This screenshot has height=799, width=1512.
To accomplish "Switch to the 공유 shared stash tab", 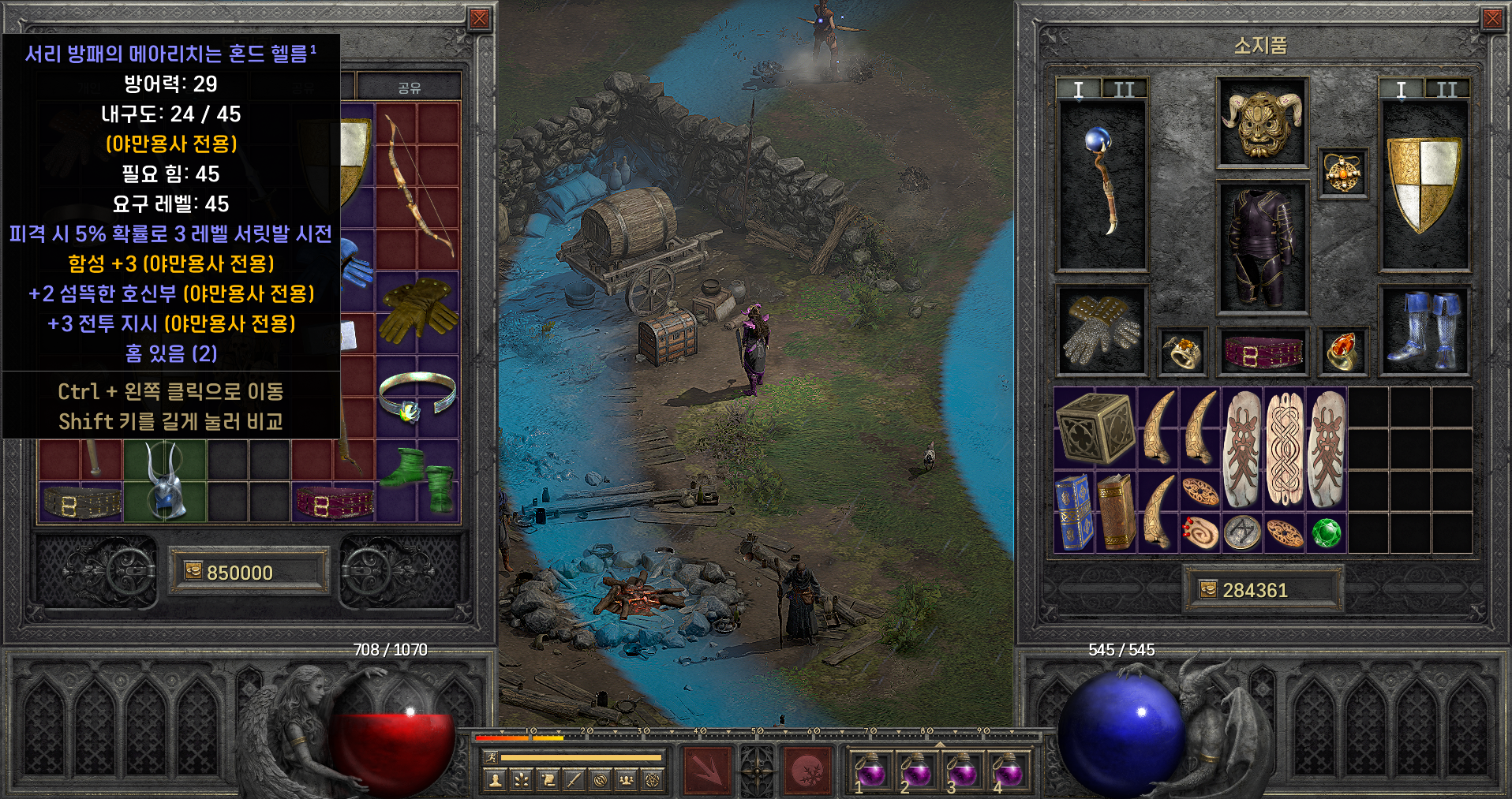I will (x=409, y=88).
